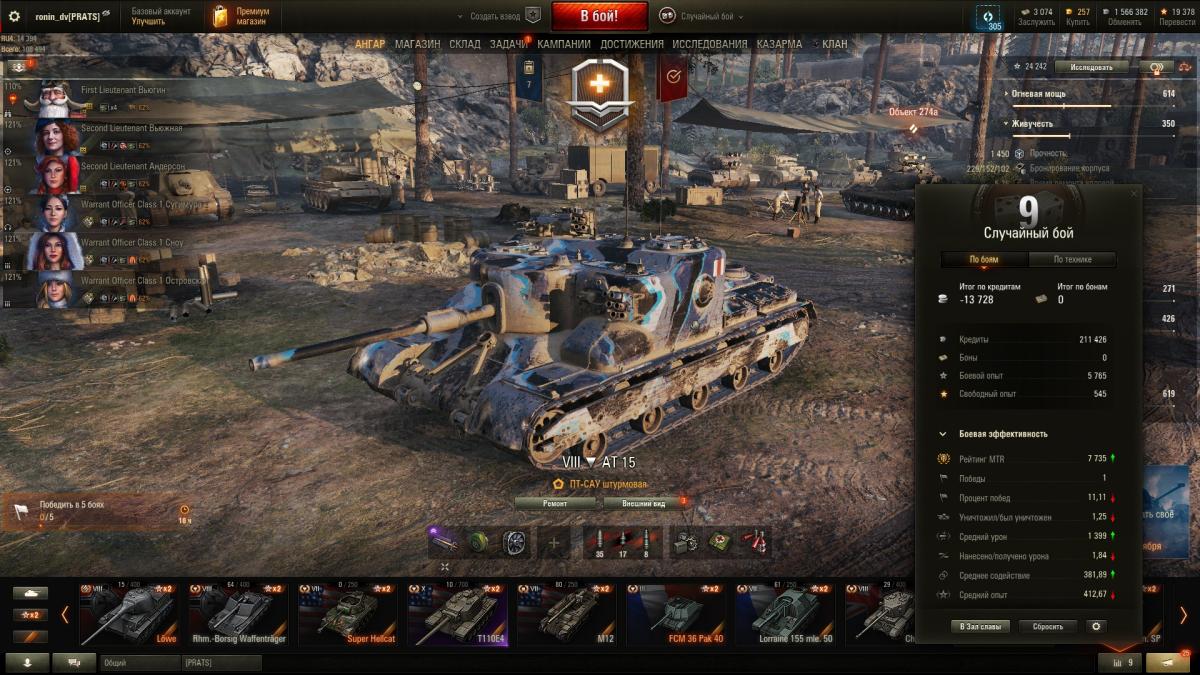Open В Зал славы hall of fame
Screen dimensions: 1200x675
tap(979, 626)
